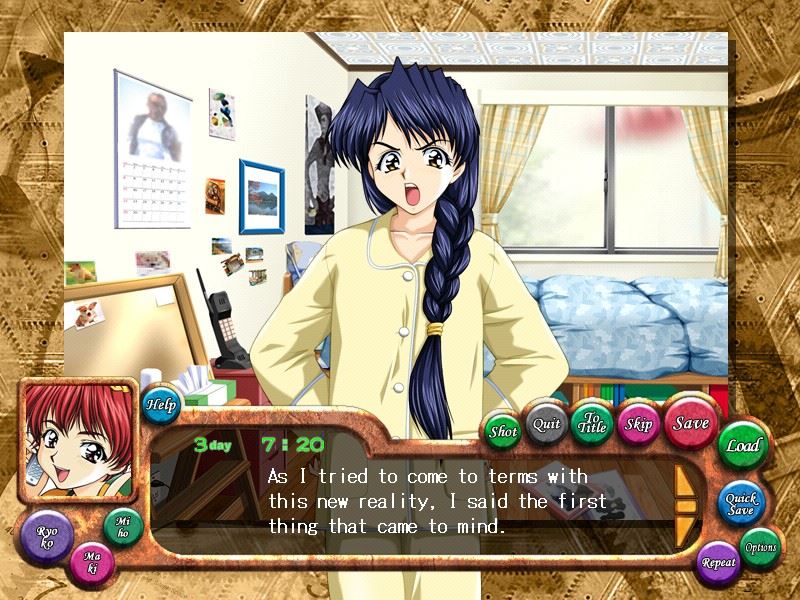
Task: Open the green Load button
Action: pos(742,446)
